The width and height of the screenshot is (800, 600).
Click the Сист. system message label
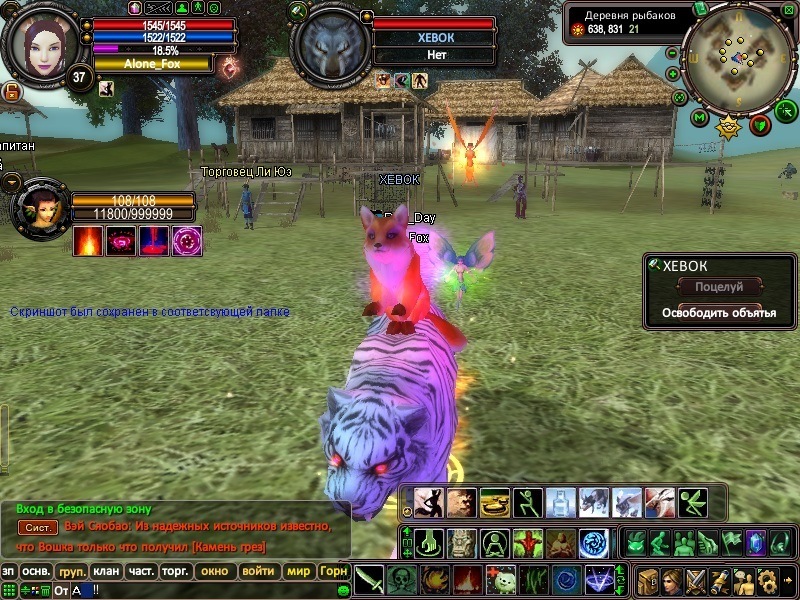point(39,527)
